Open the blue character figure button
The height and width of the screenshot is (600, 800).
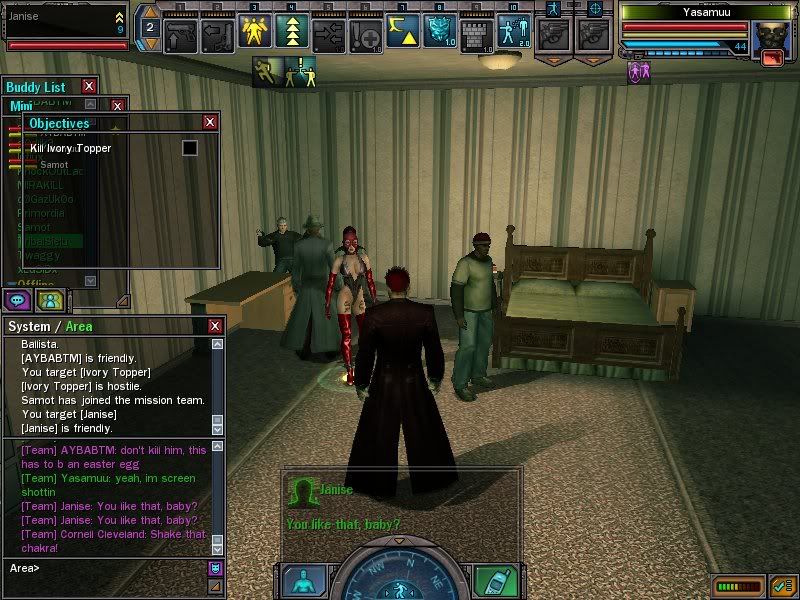pyautogui.click(x=302, y=581)
